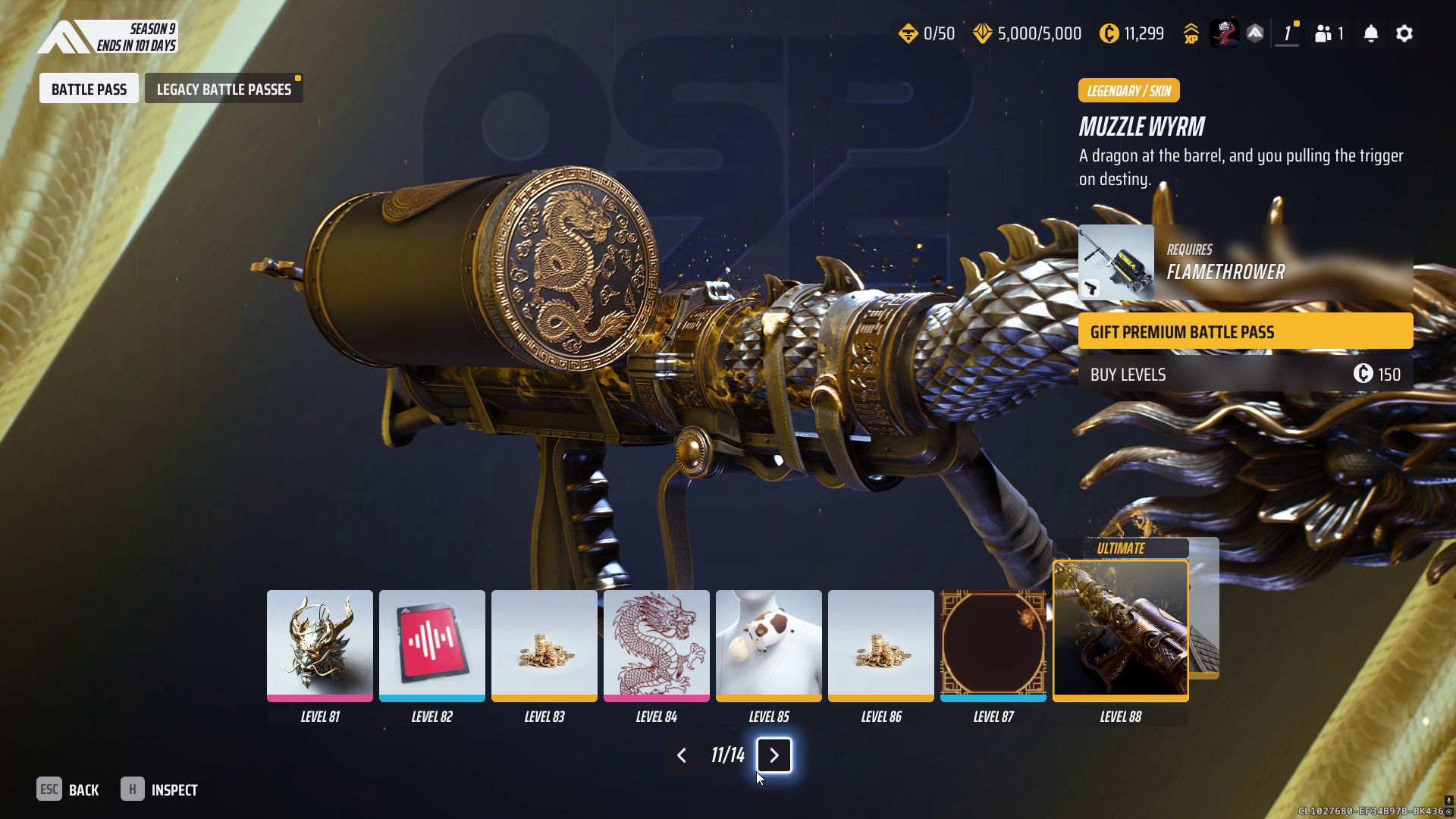Select the Level 81 dragon mask reward
Screen dimensions: 1456x819
click(x=319, y=645)
